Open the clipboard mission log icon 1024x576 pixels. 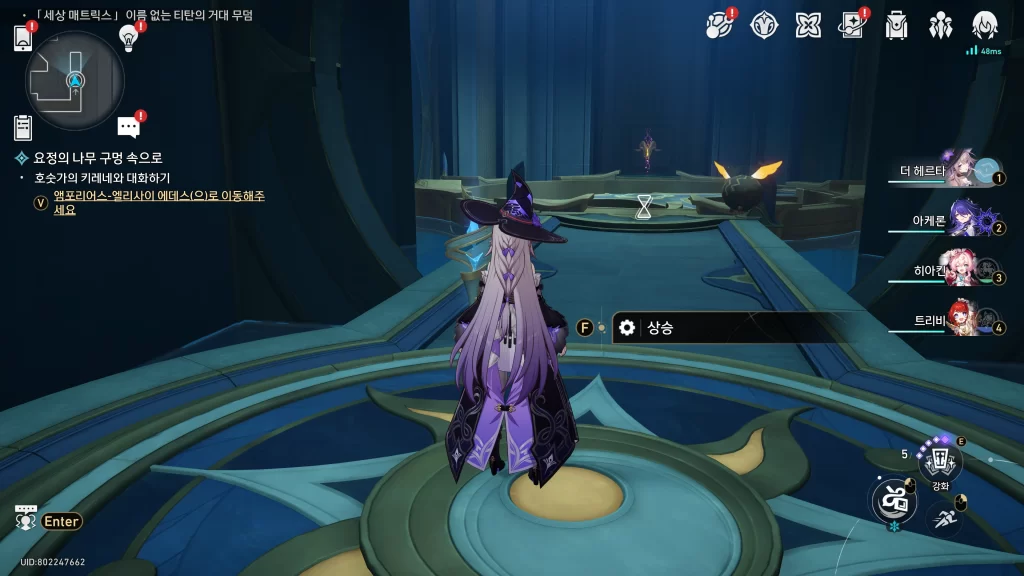(x=23, y=127)
